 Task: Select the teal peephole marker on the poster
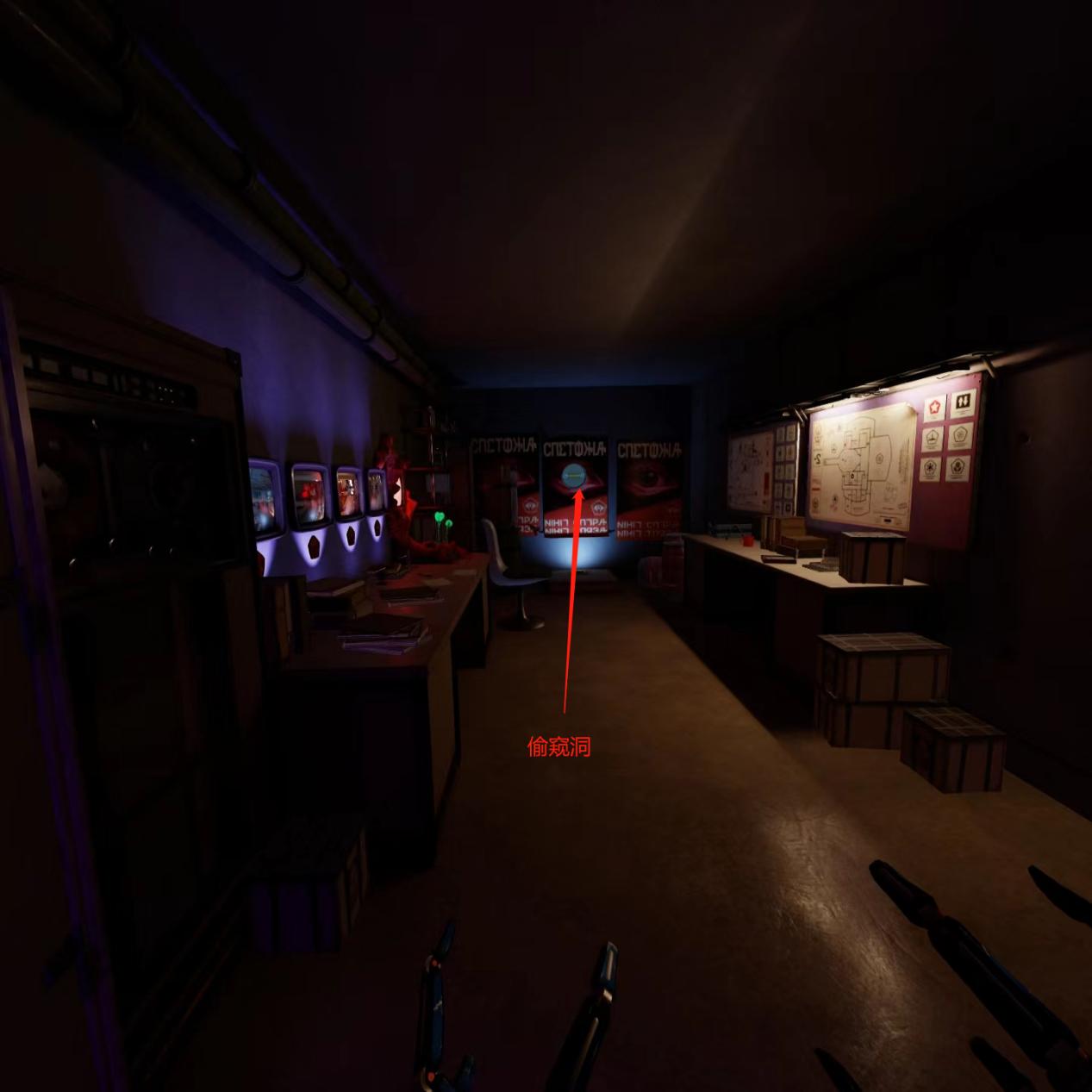click(x=572, y=475)
